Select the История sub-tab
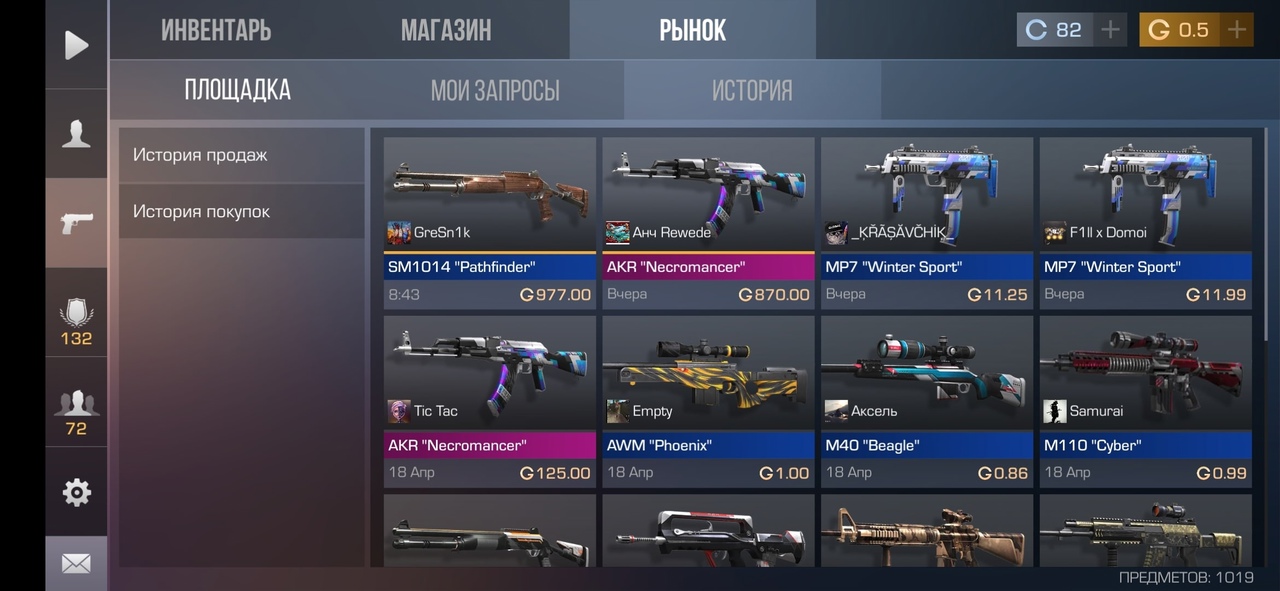The width and height of the screenshot is (1280, 591). point(752,91)
